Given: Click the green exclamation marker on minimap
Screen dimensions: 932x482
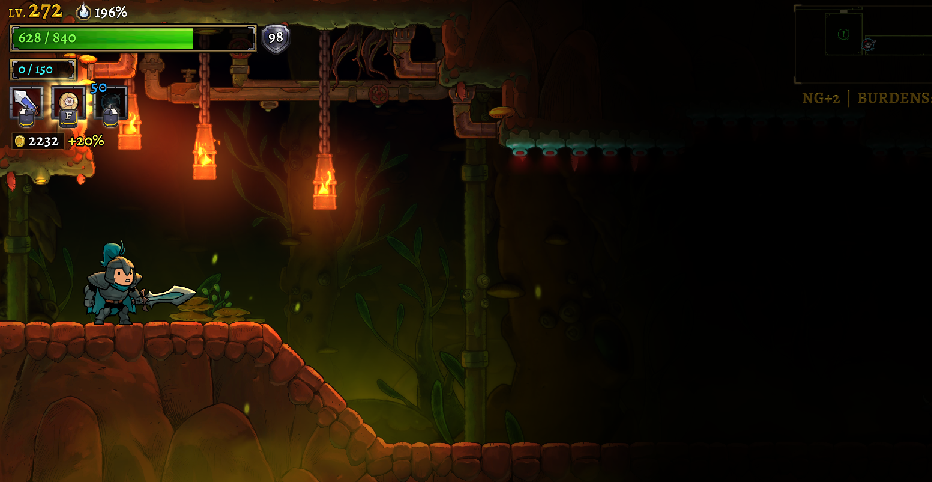Looking at the screenshot, I should (843, 34).
